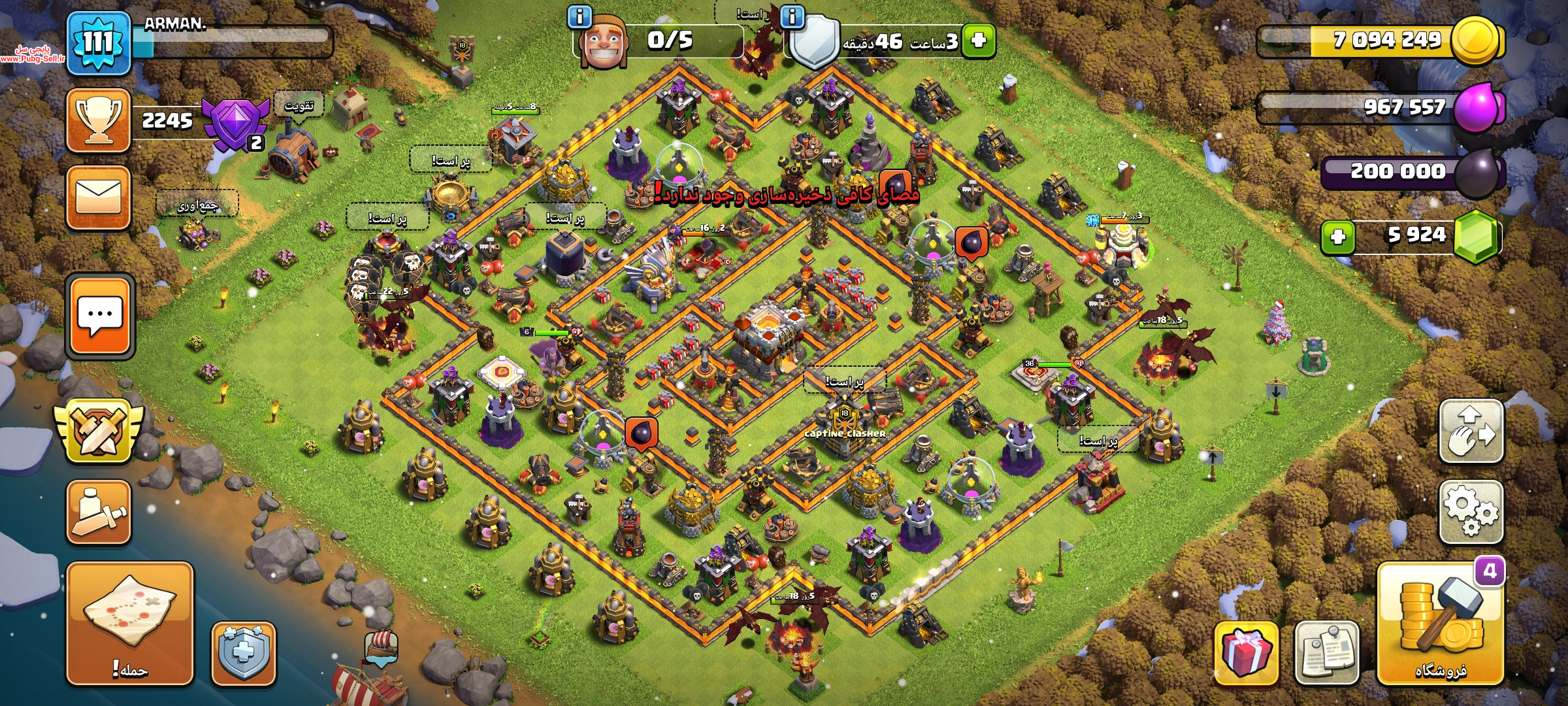Open the crossed swords clan war button
The height and width of the screenshot is (706, 1568).
point(99,433)
